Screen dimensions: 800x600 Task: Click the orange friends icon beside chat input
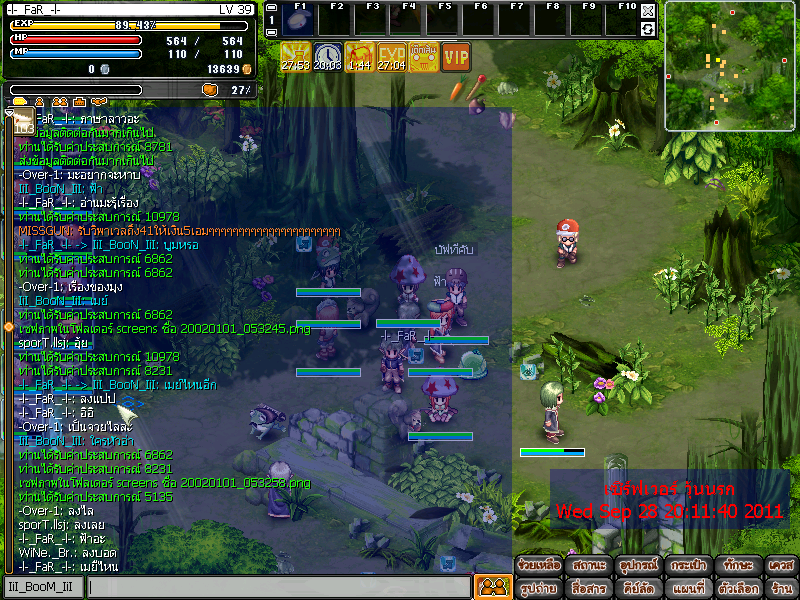491,587
